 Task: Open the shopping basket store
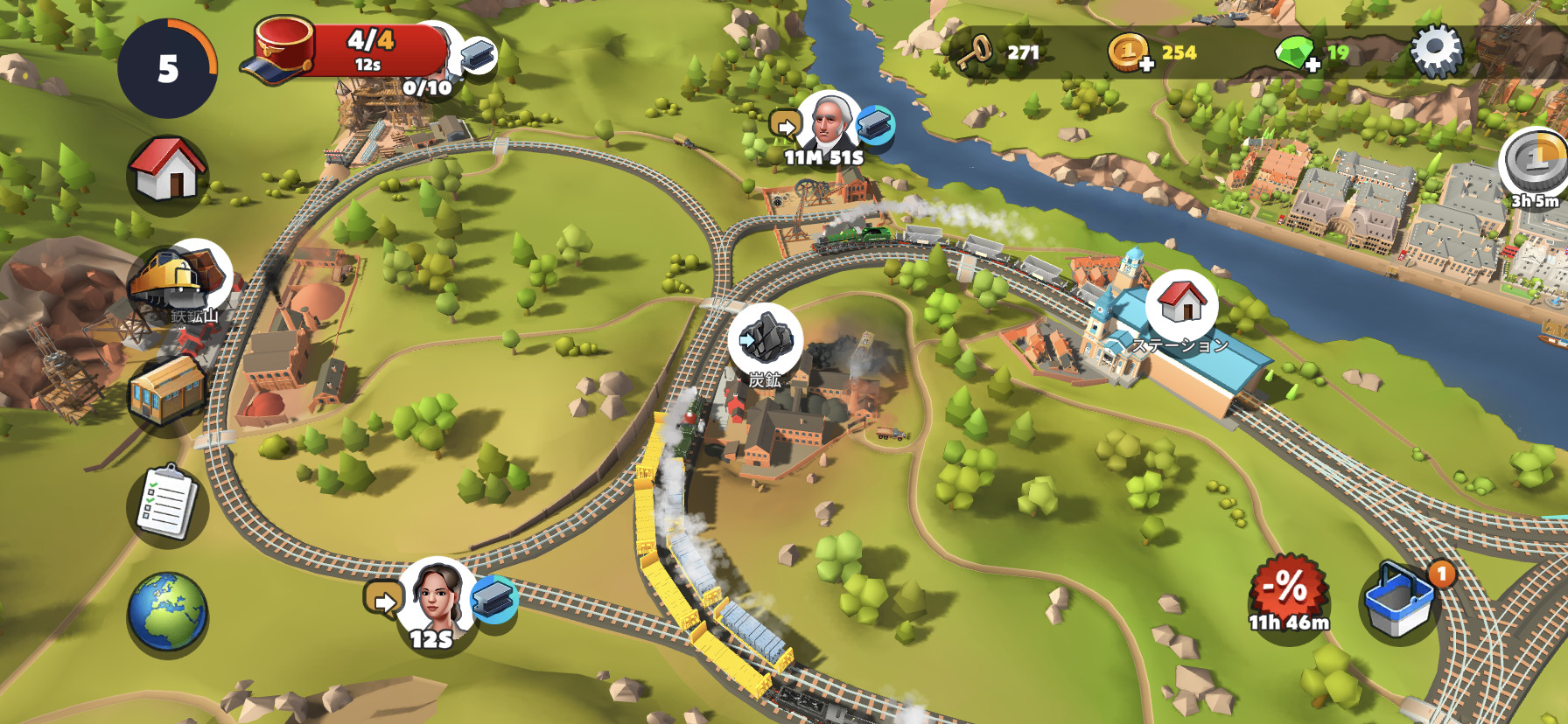click(1399, 599)
